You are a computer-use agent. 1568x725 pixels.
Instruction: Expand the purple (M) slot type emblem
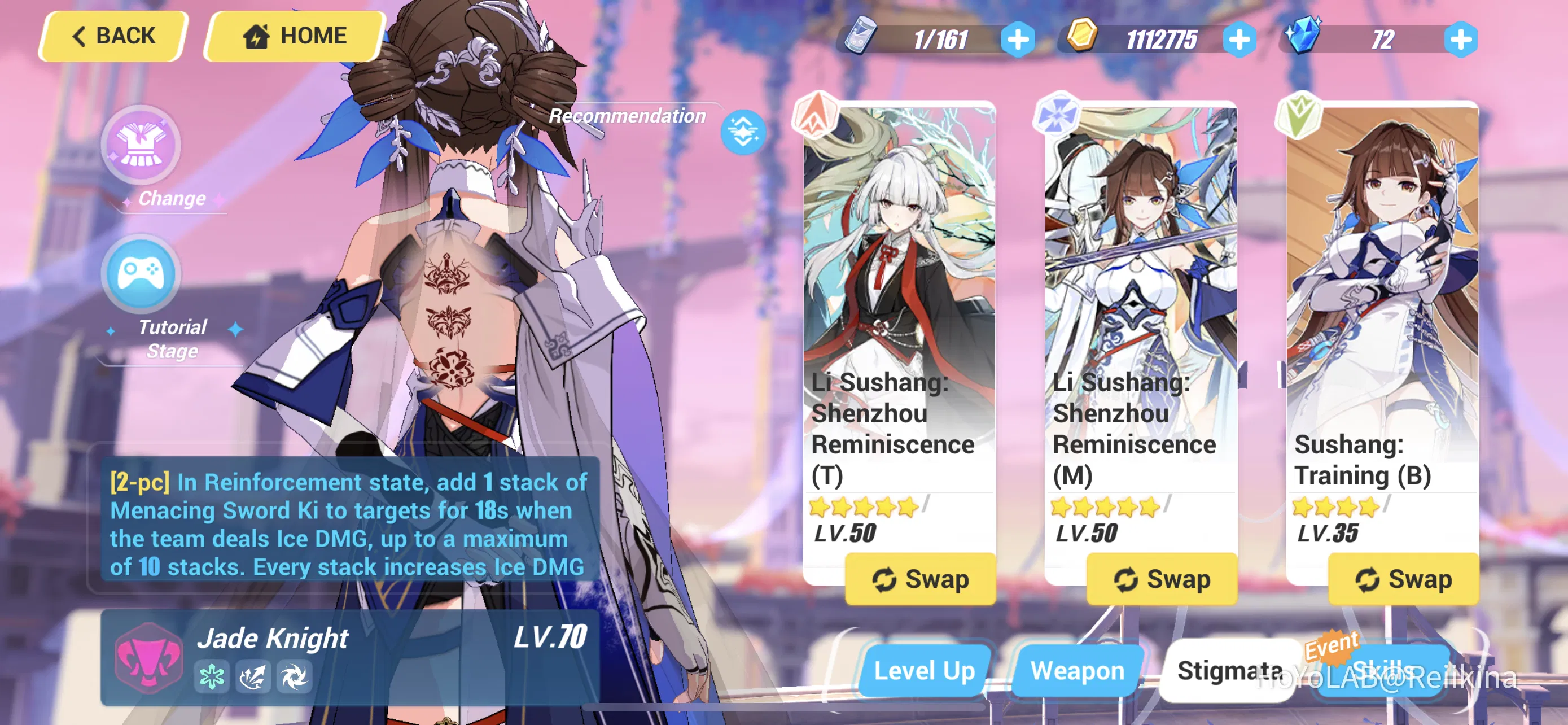(1056, 113)
